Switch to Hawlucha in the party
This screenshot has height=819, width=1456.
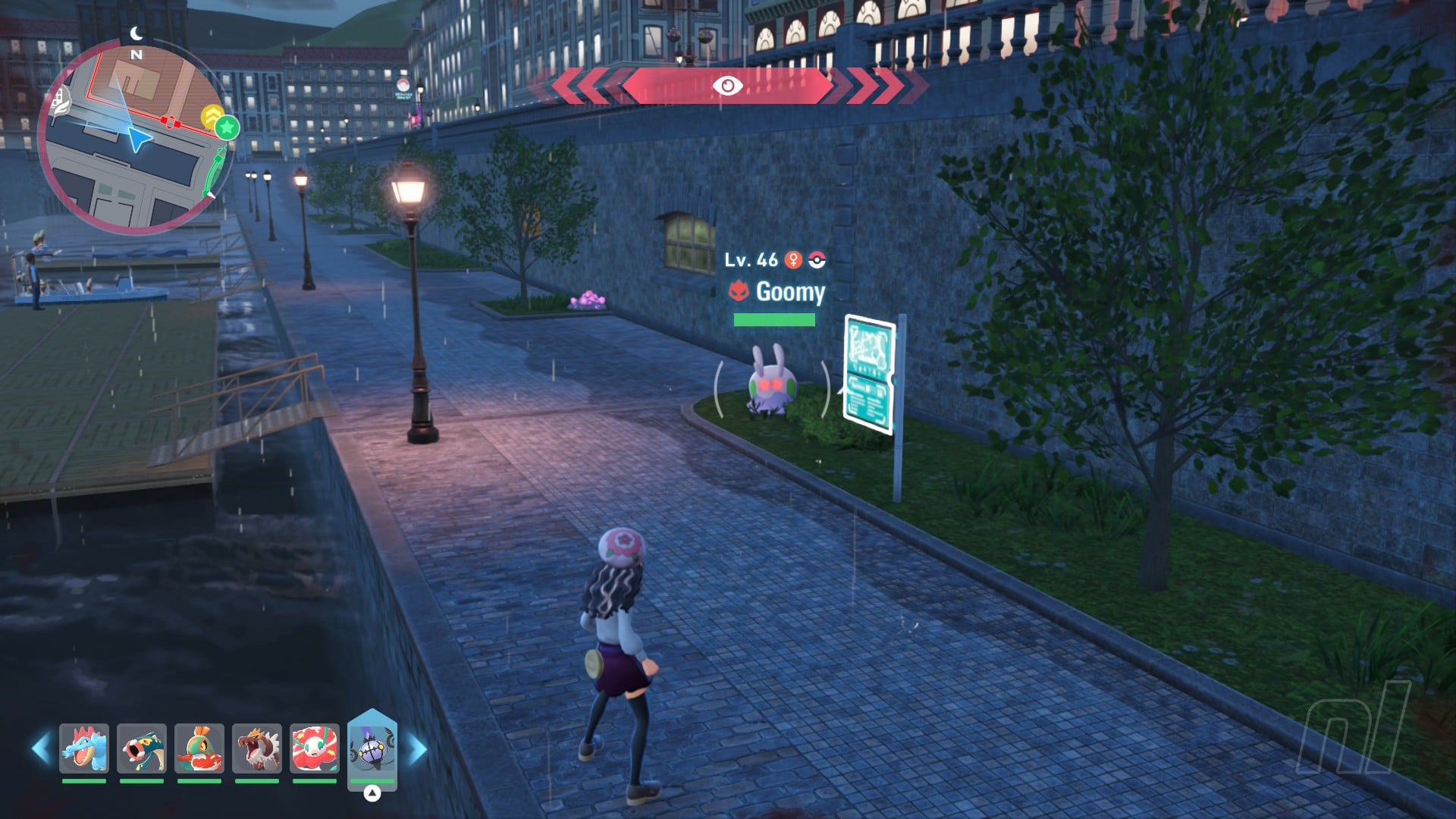pyautogui.click(x=199, y=748)
